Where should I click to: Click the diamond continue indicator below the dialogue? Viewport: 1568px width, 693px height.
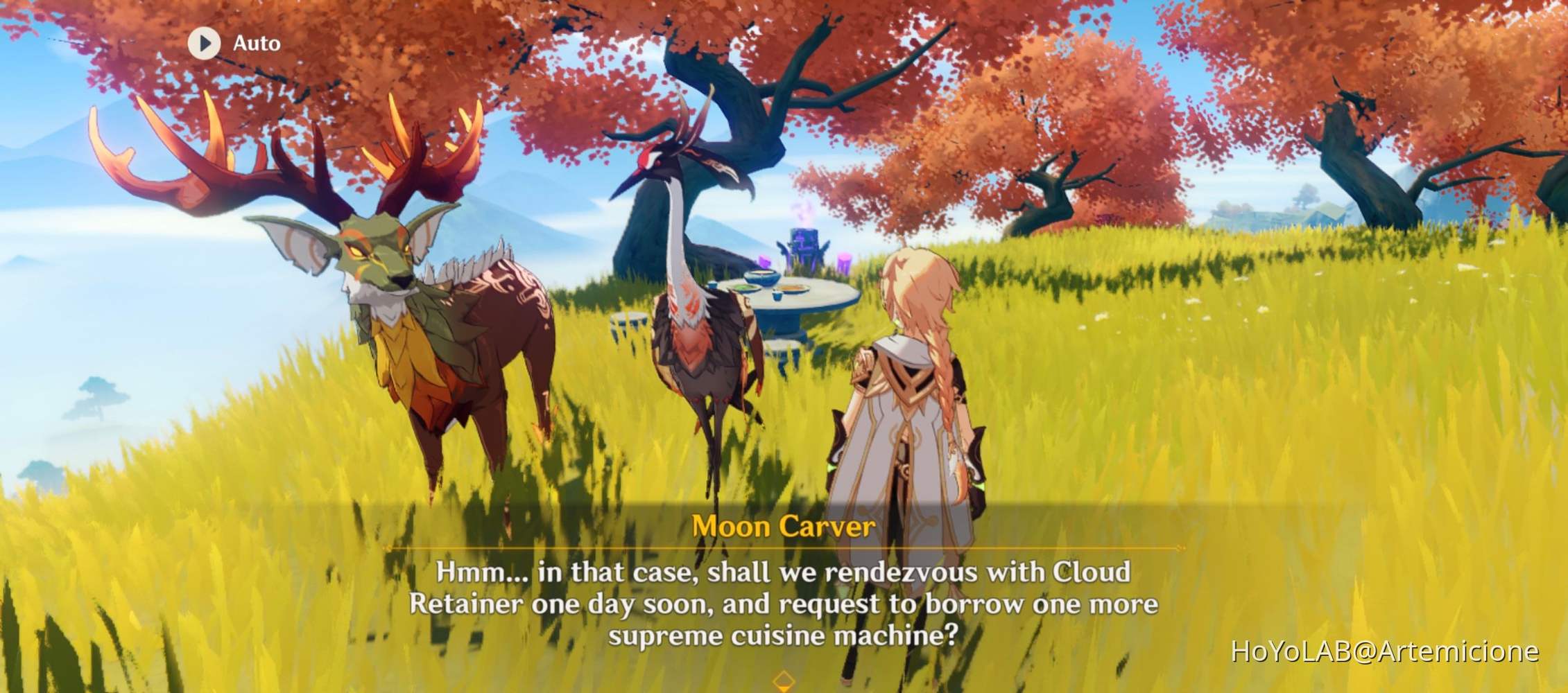[784, 681]
